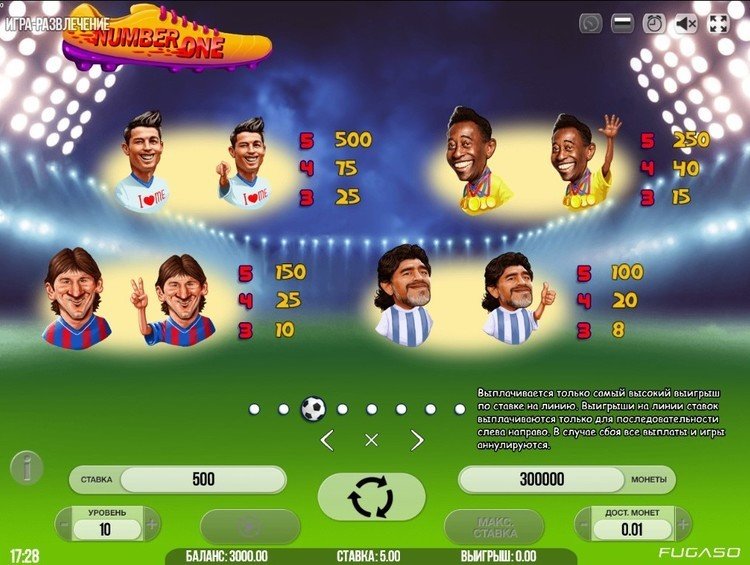Increase the level (Уровень) value
This screenshot has height=565, width=750.
(x=152, y=523)
